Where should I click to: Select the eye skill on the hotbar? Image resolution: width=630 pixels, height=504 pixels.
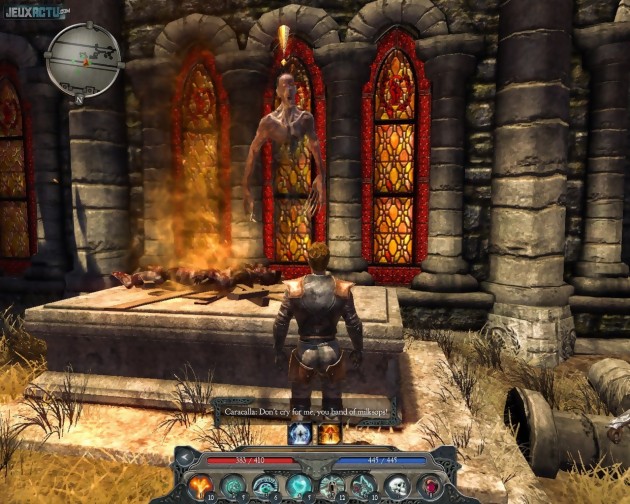tap(265, 485)
